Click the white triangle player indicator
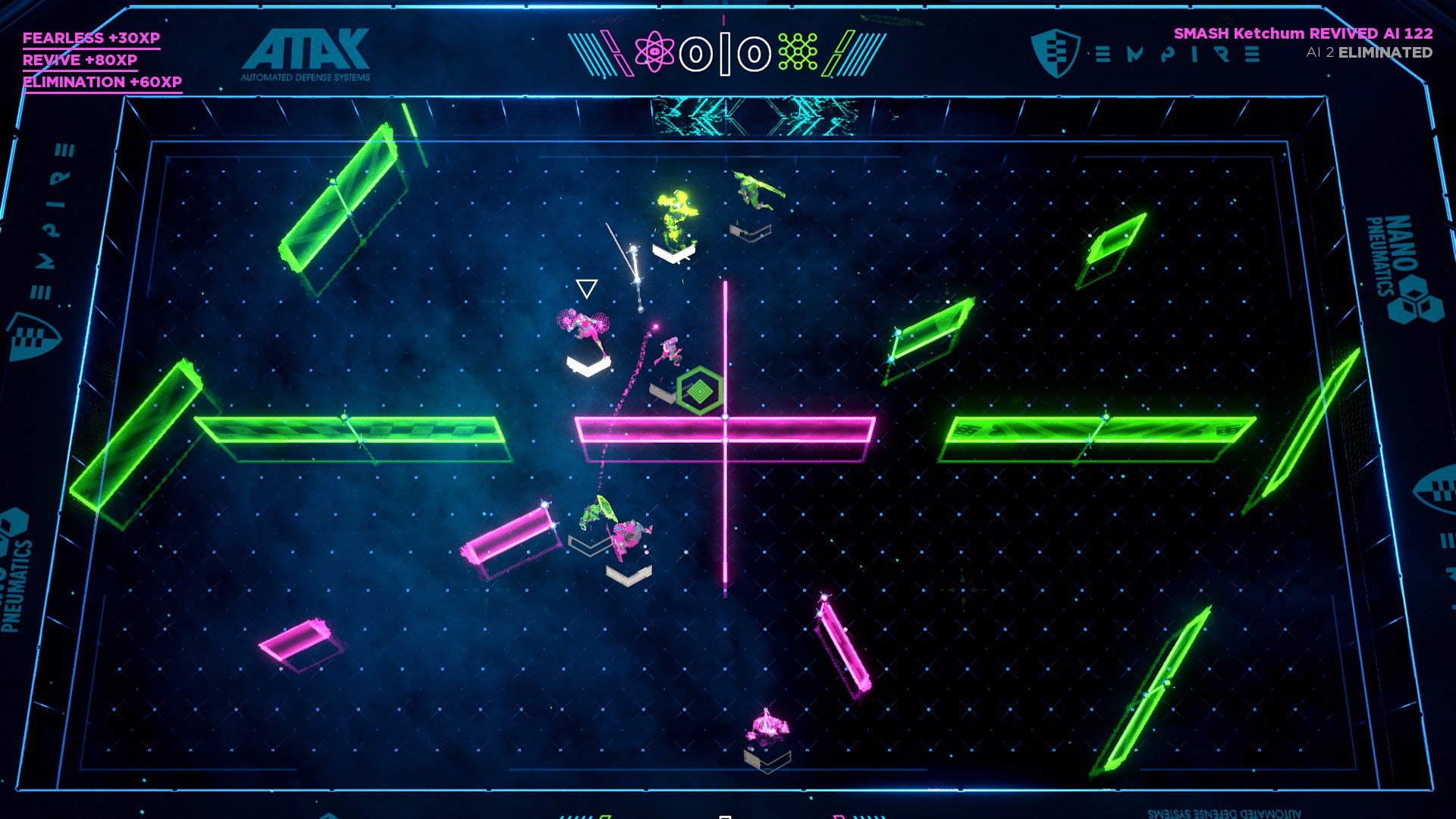Viewport: 1456px width, 819px height. point(586,287)
